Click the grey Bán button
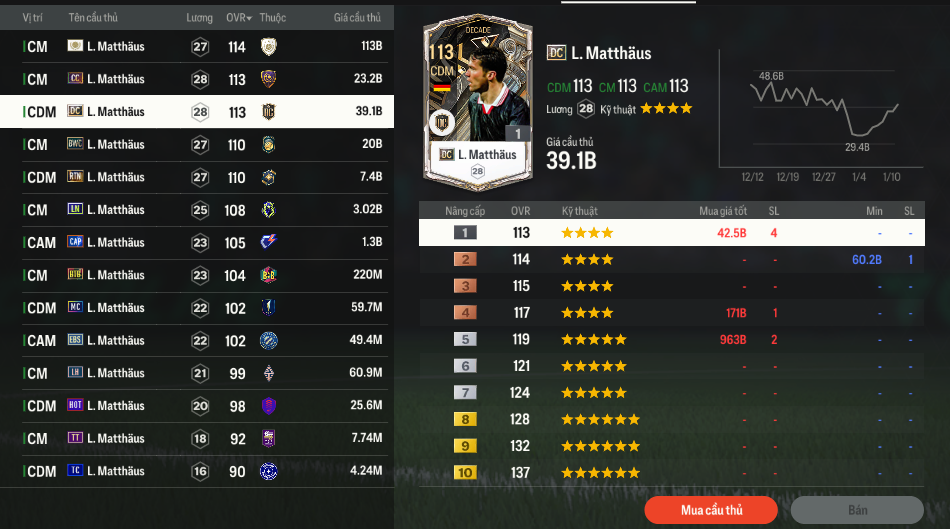 pos(857,510)
